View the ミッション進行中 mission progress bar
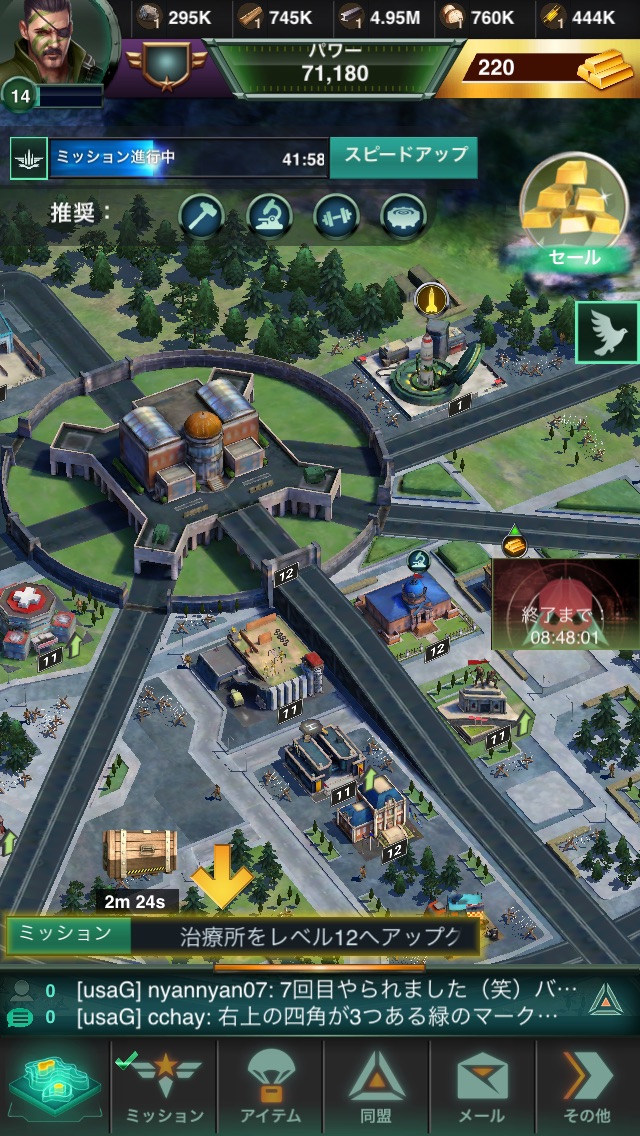This screenshot has width=640, height=1136. [170, 158]
